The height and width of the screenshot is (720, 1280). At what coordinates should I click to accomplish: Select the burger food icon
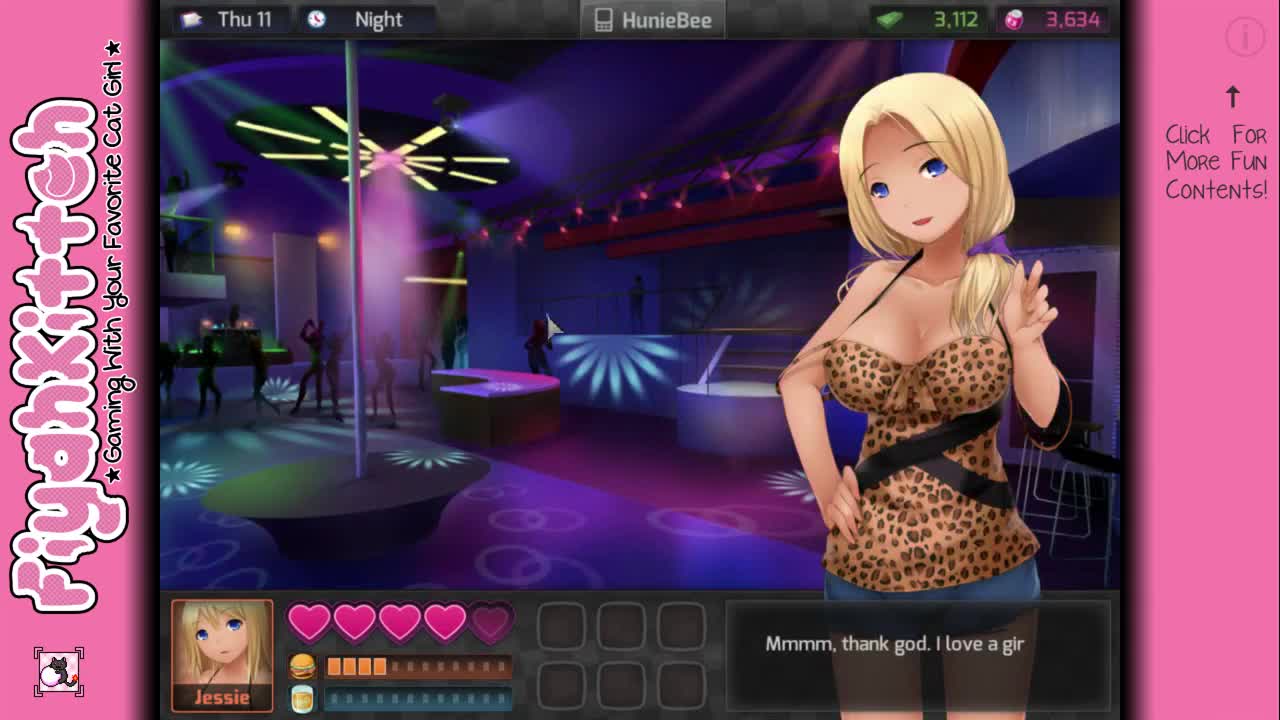pyautogui.click(x=302, y=666)
